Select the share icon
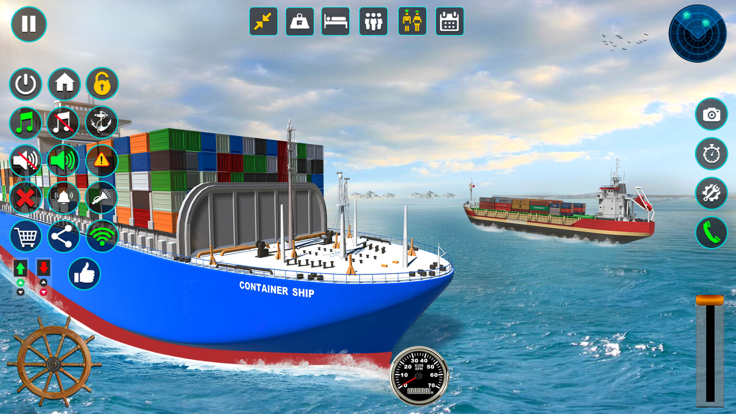 point(64,237)
